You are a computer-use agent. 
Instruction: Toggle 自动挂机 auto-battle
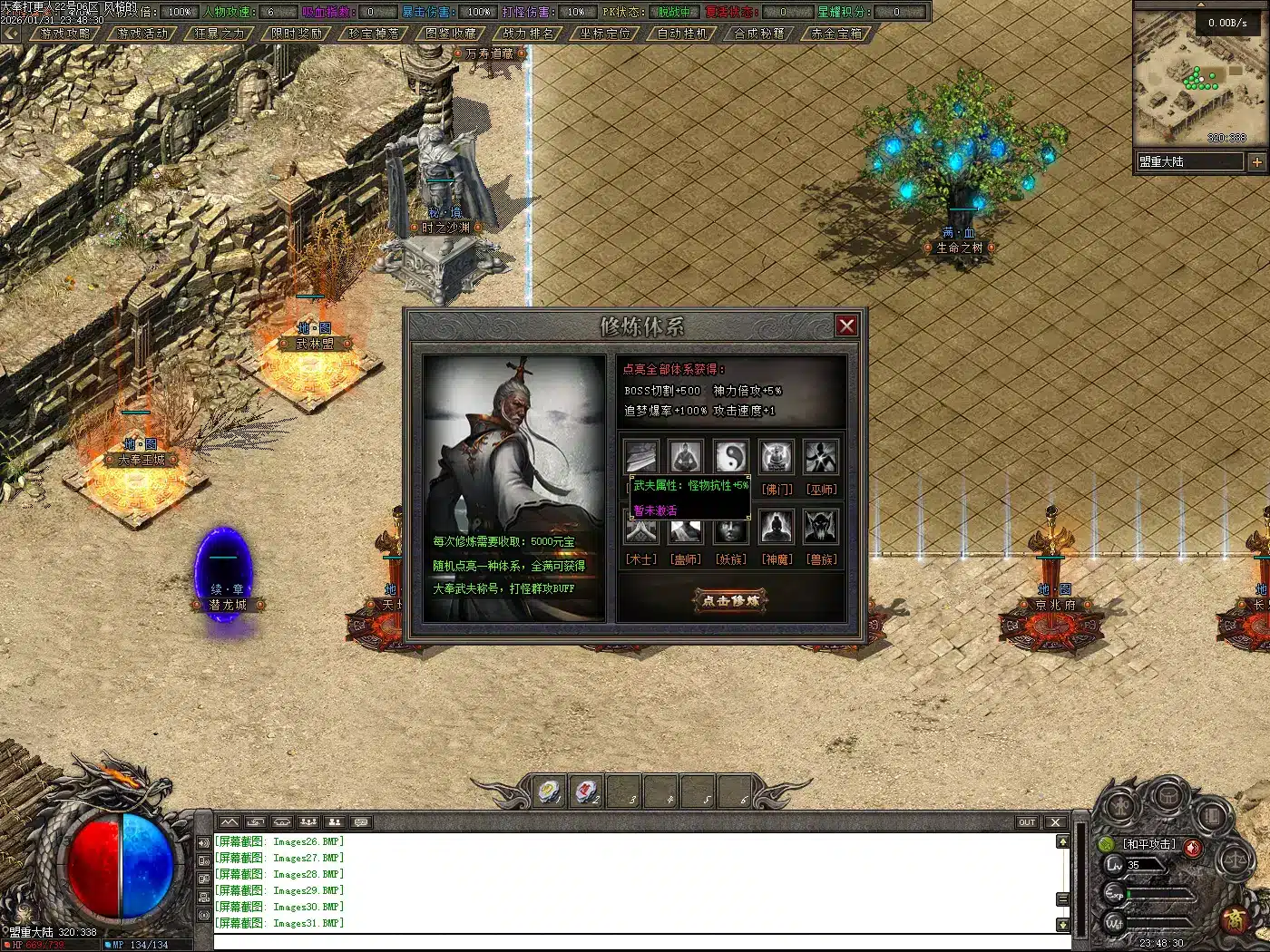click(x=682, y=34)
